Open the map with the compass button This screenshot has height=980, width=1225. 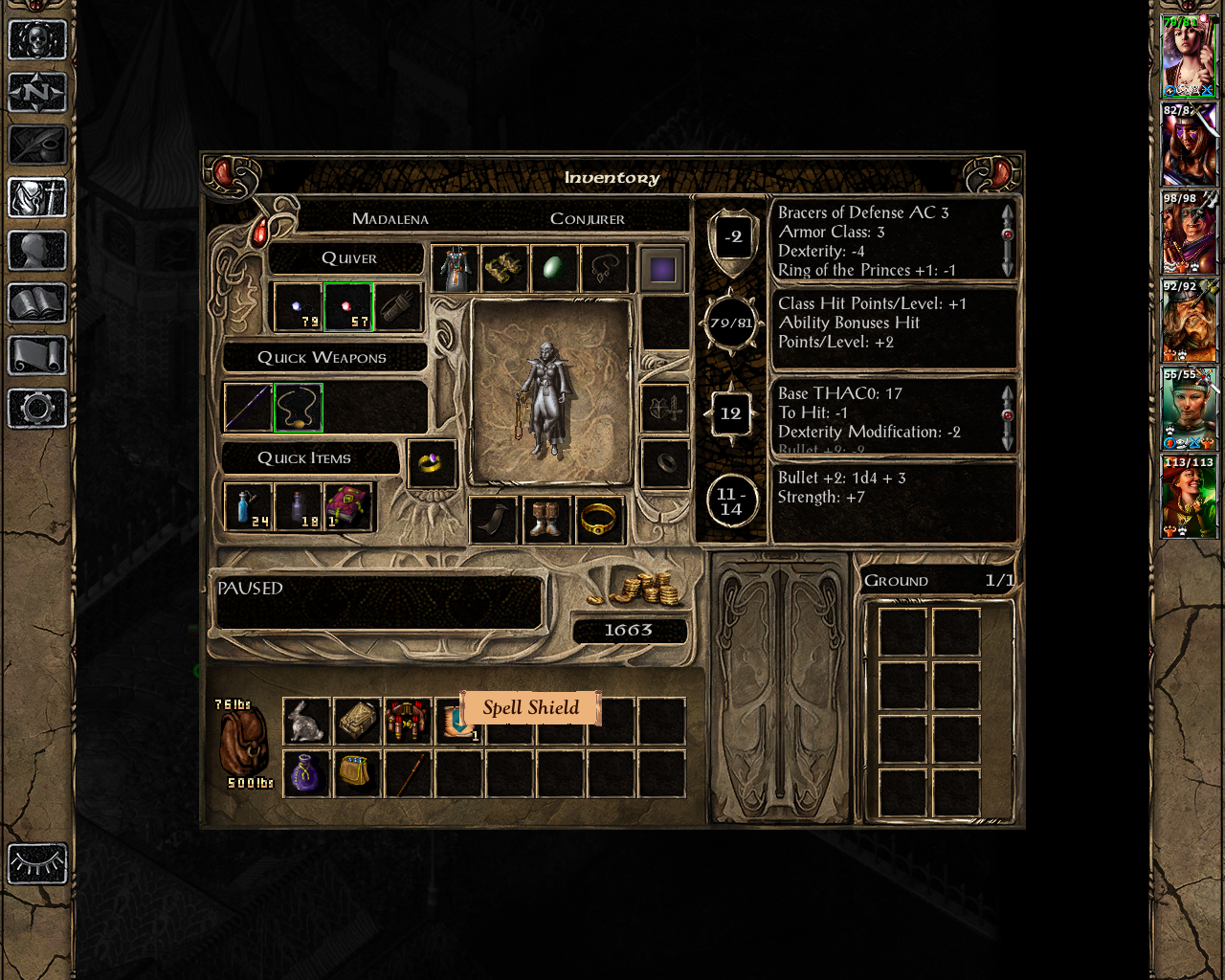(37, 93)
